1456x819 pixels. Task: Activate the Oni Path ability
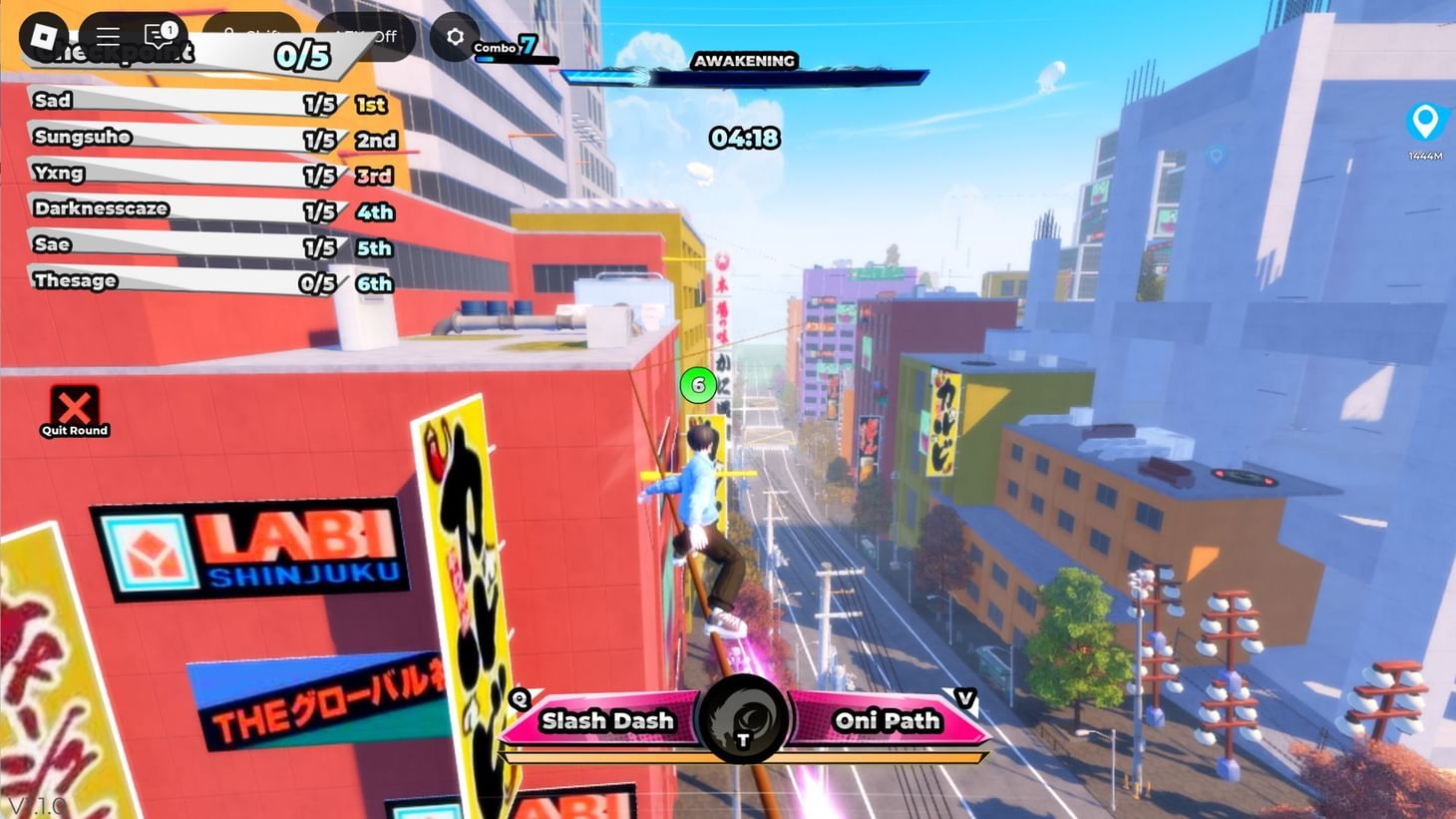pyautogui.click(x=886, y=720)
